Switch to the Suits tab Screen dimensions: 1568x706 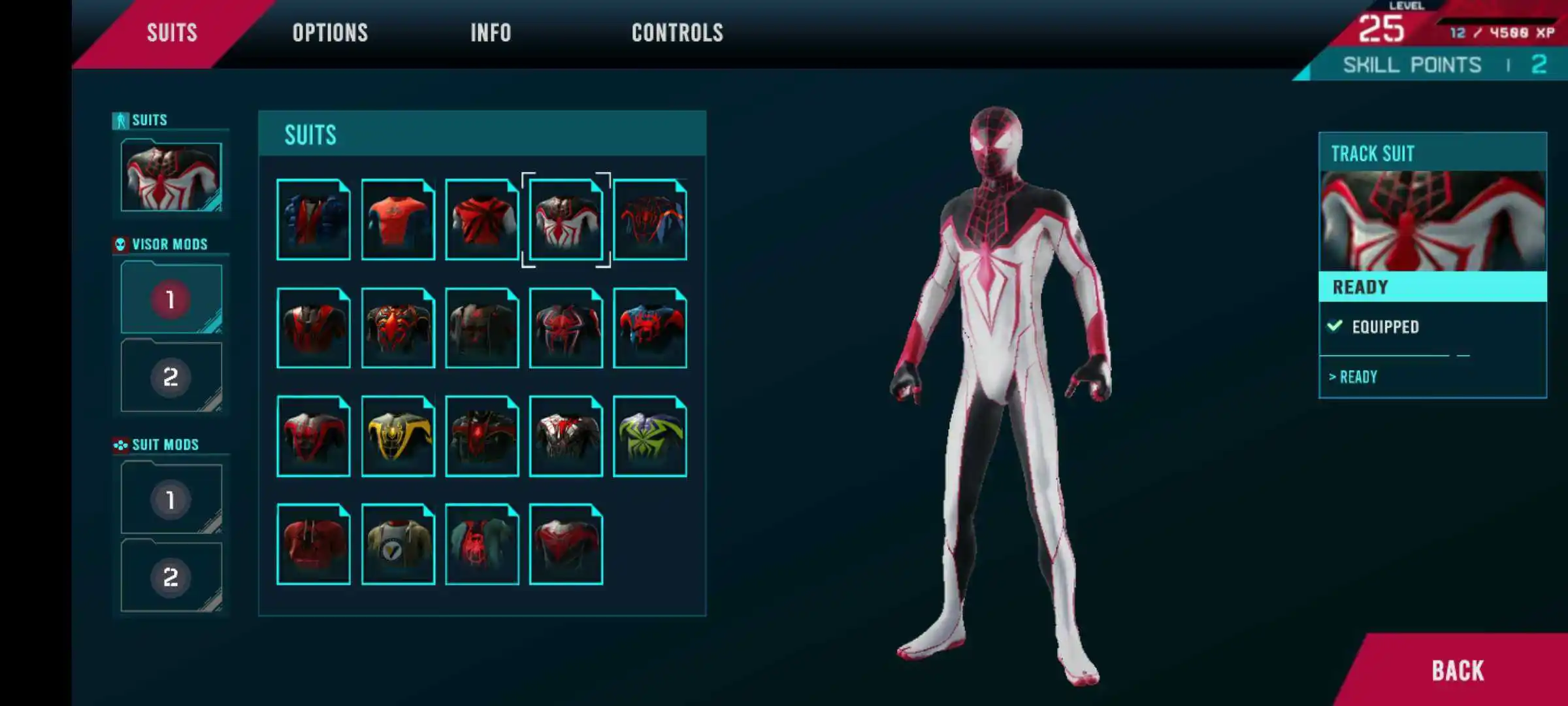[x=172, y=33]
